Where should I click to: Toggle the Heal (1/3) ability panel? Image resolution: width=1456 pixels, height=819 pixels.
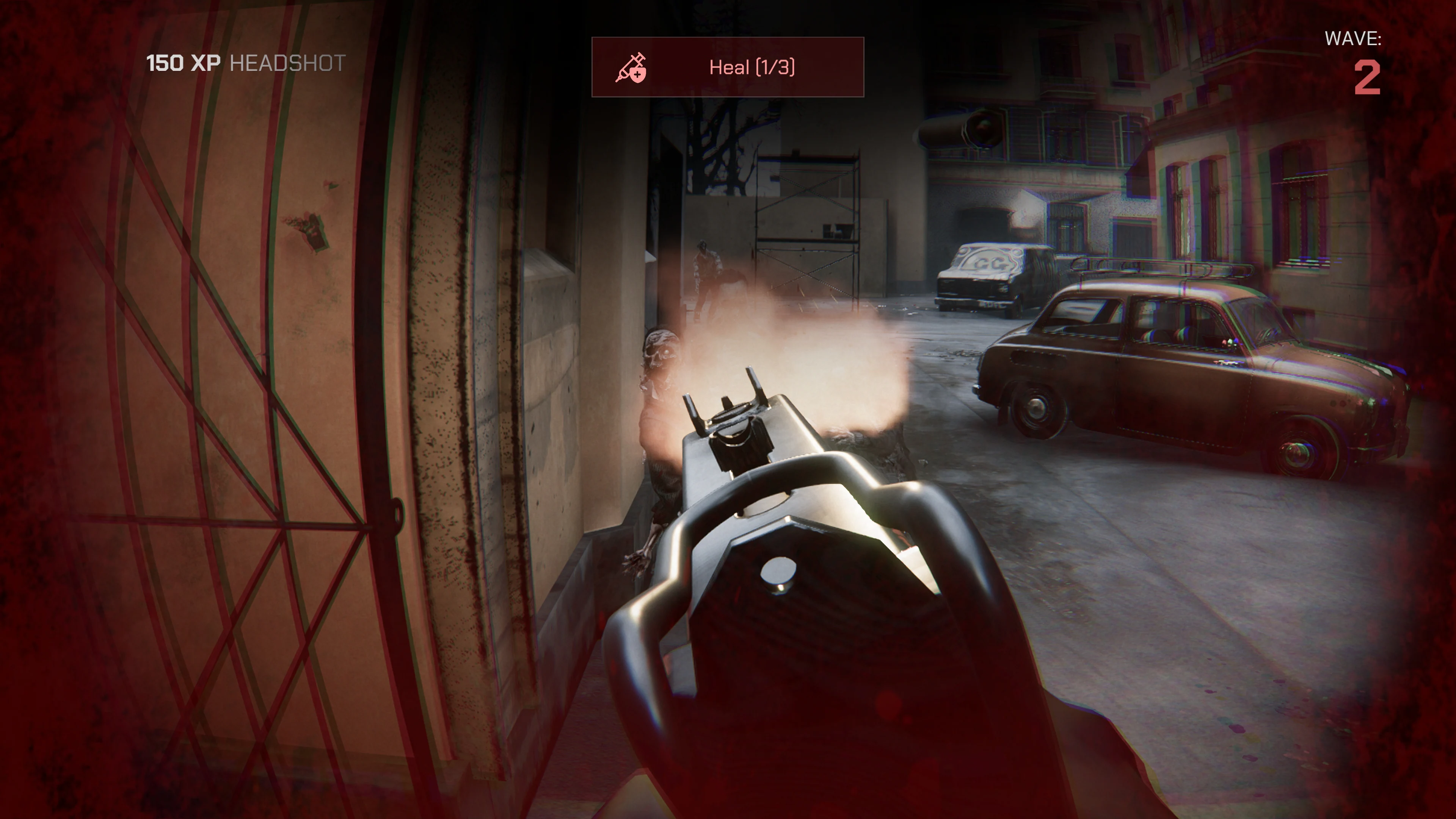[x=728, y=68]
